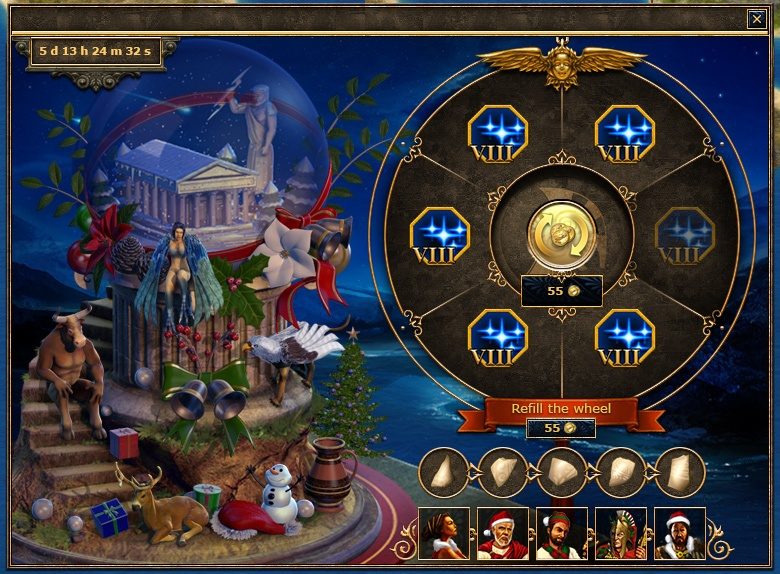Choose the dark-bearded man in Santa hat
The width and height of the screenshot is (780, 574).
tap(679, 533)
